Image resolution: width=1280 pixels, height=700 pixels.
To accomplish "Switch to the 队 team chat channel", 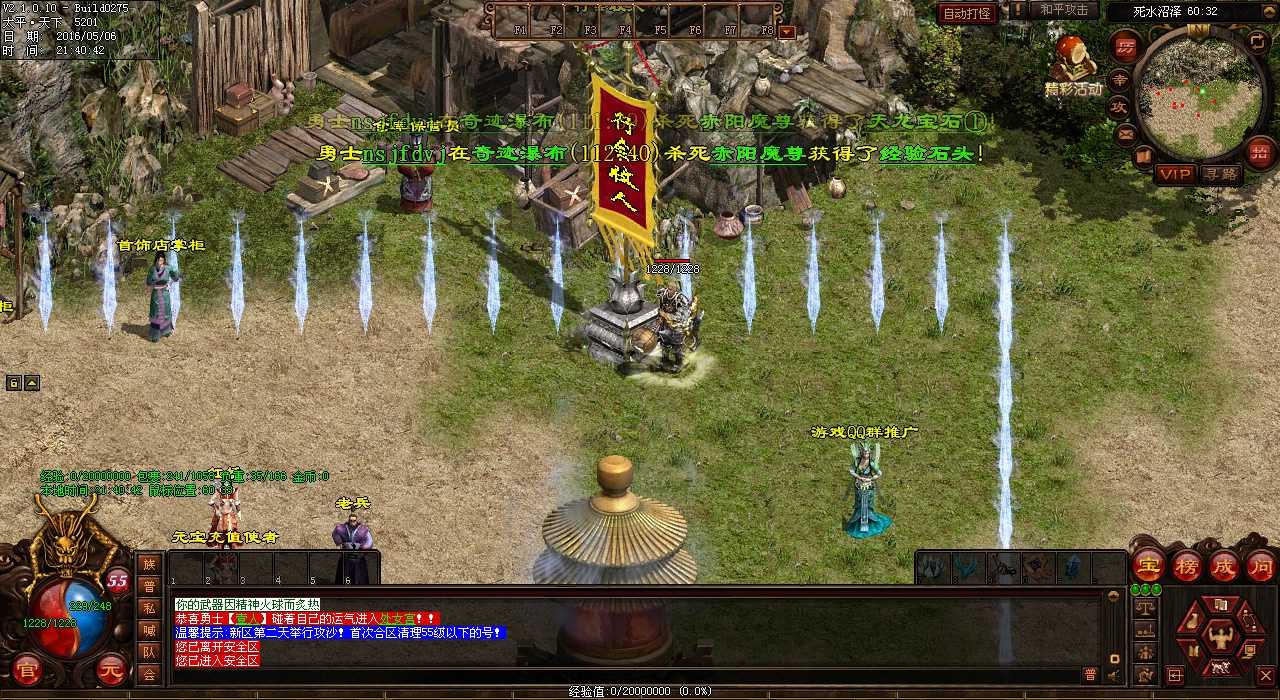I will tap(149, 652).
